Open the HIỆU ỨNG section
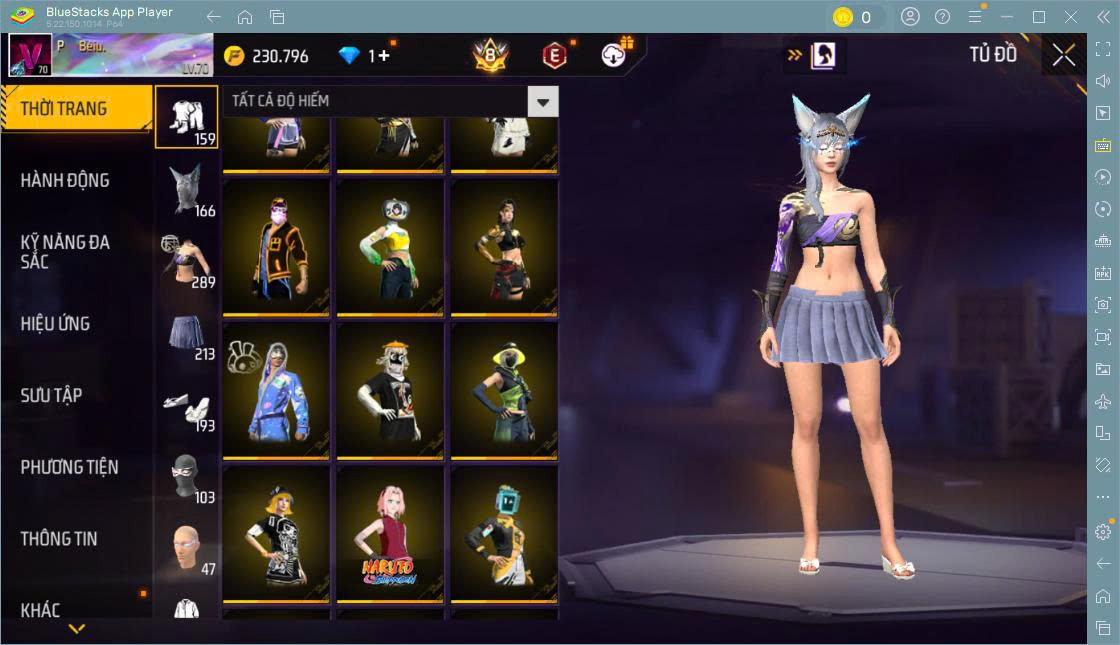Viewport: 1120px width, 645px height. tap(55, 324)
